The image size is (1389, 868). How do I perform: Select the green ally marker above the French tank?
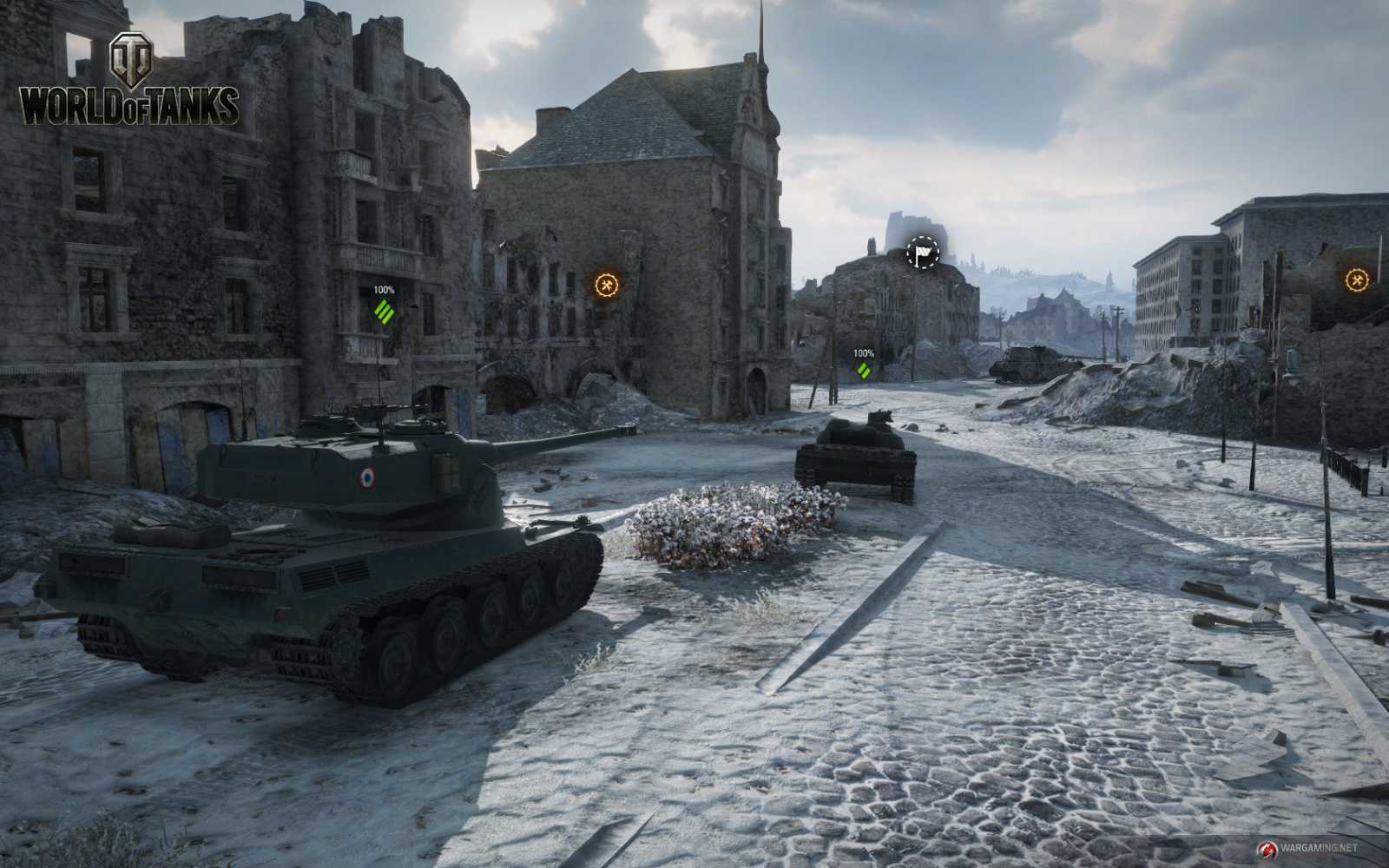coord(384,309)
